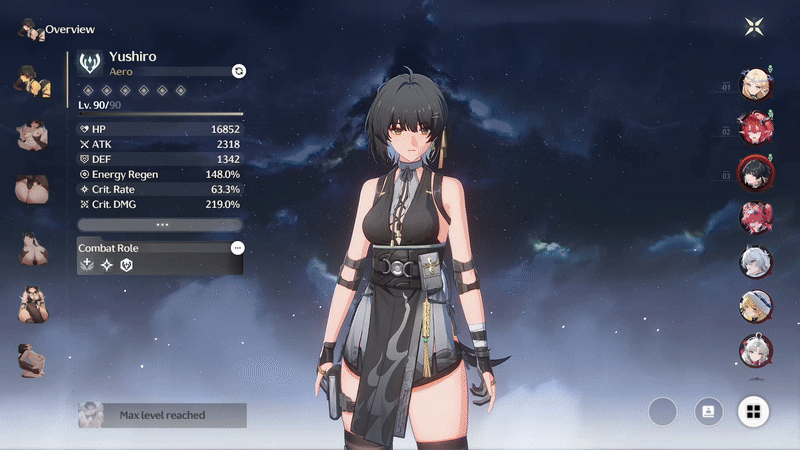Close the character overview screen
The height and width of the screenshot is (450, 800).
(x=754, y=27)
